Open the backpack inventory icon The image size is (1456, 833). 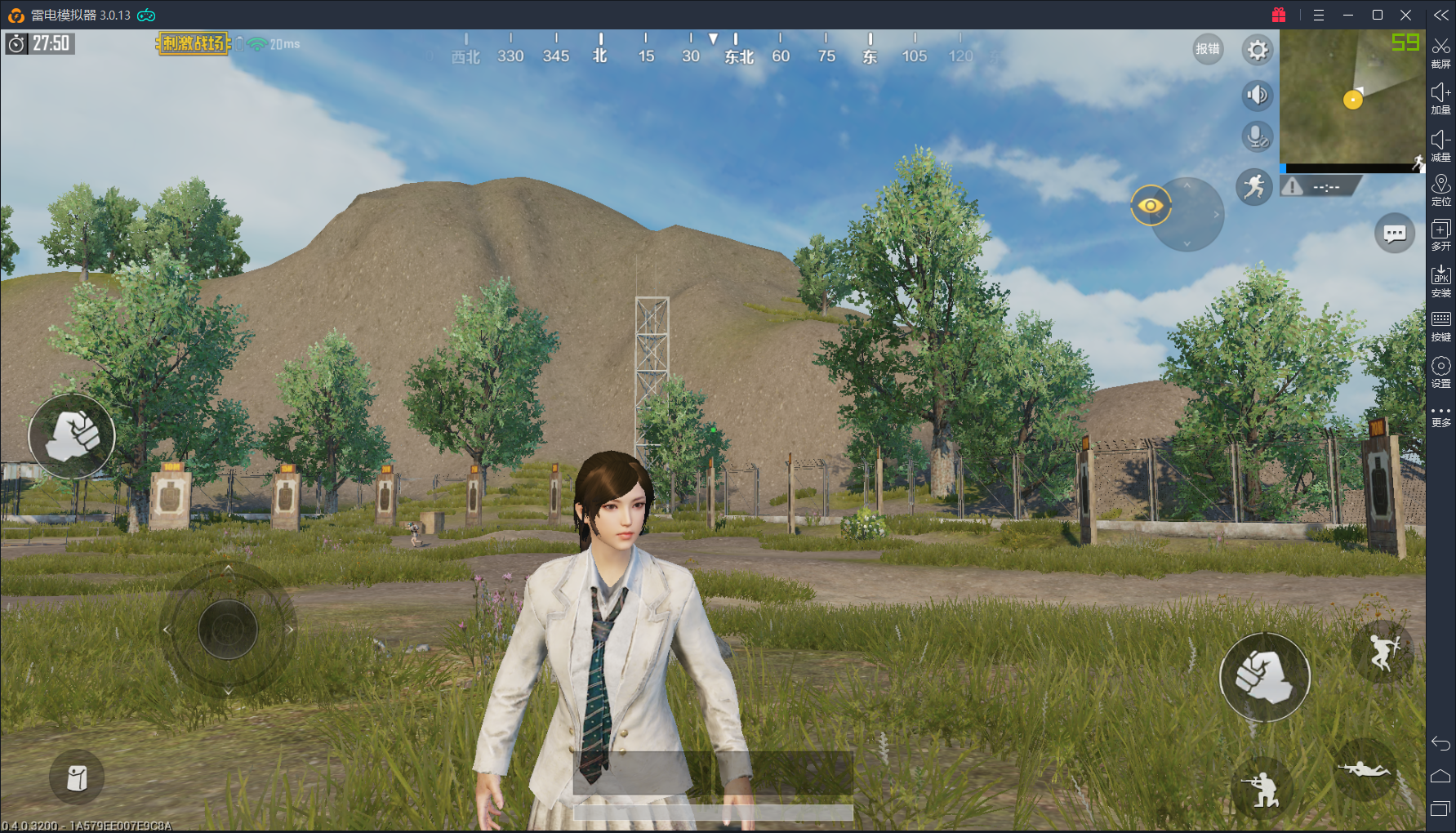click(77, 777)
